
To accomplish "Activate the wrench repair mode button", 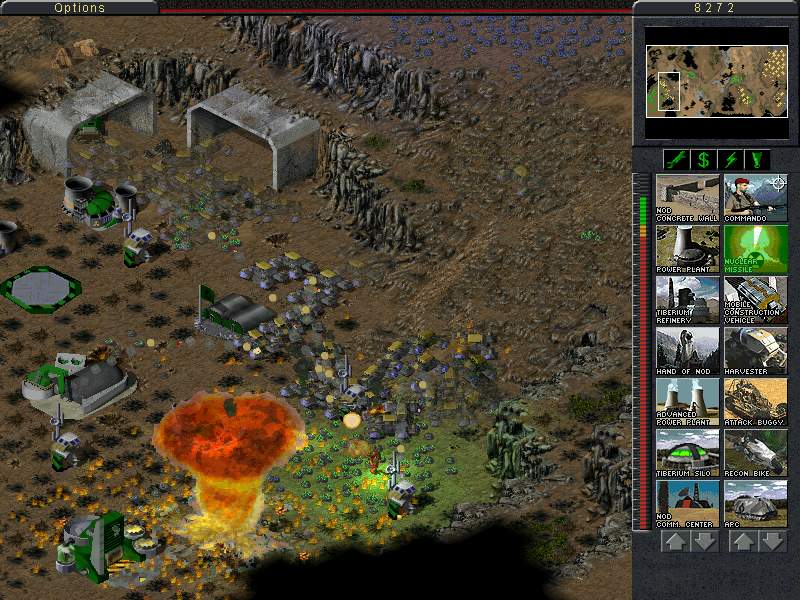I will pos(677,159).
